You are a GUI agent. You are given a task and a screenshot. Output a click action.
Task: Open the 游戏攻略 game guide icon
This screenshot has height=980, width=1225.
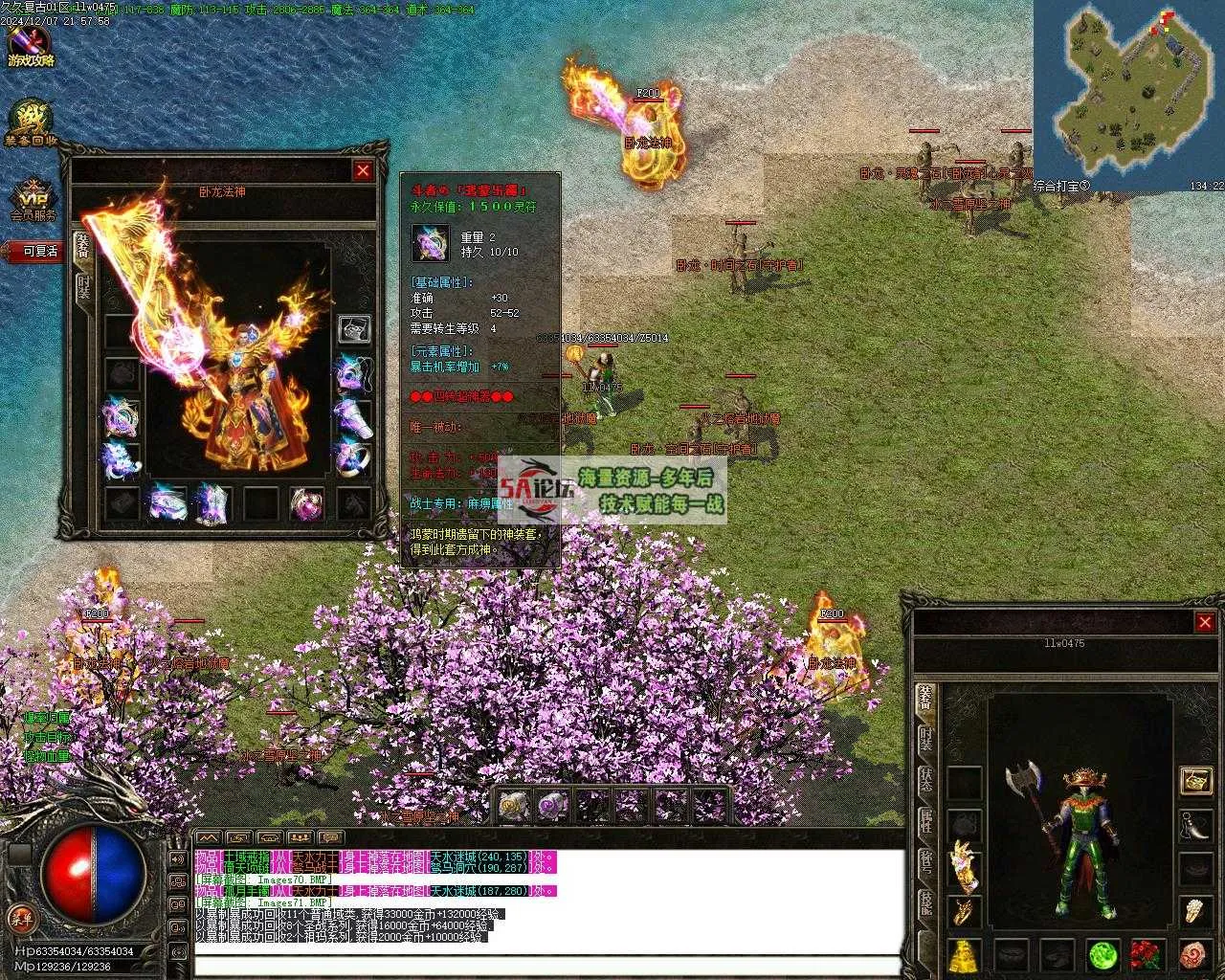pos(30,47)
